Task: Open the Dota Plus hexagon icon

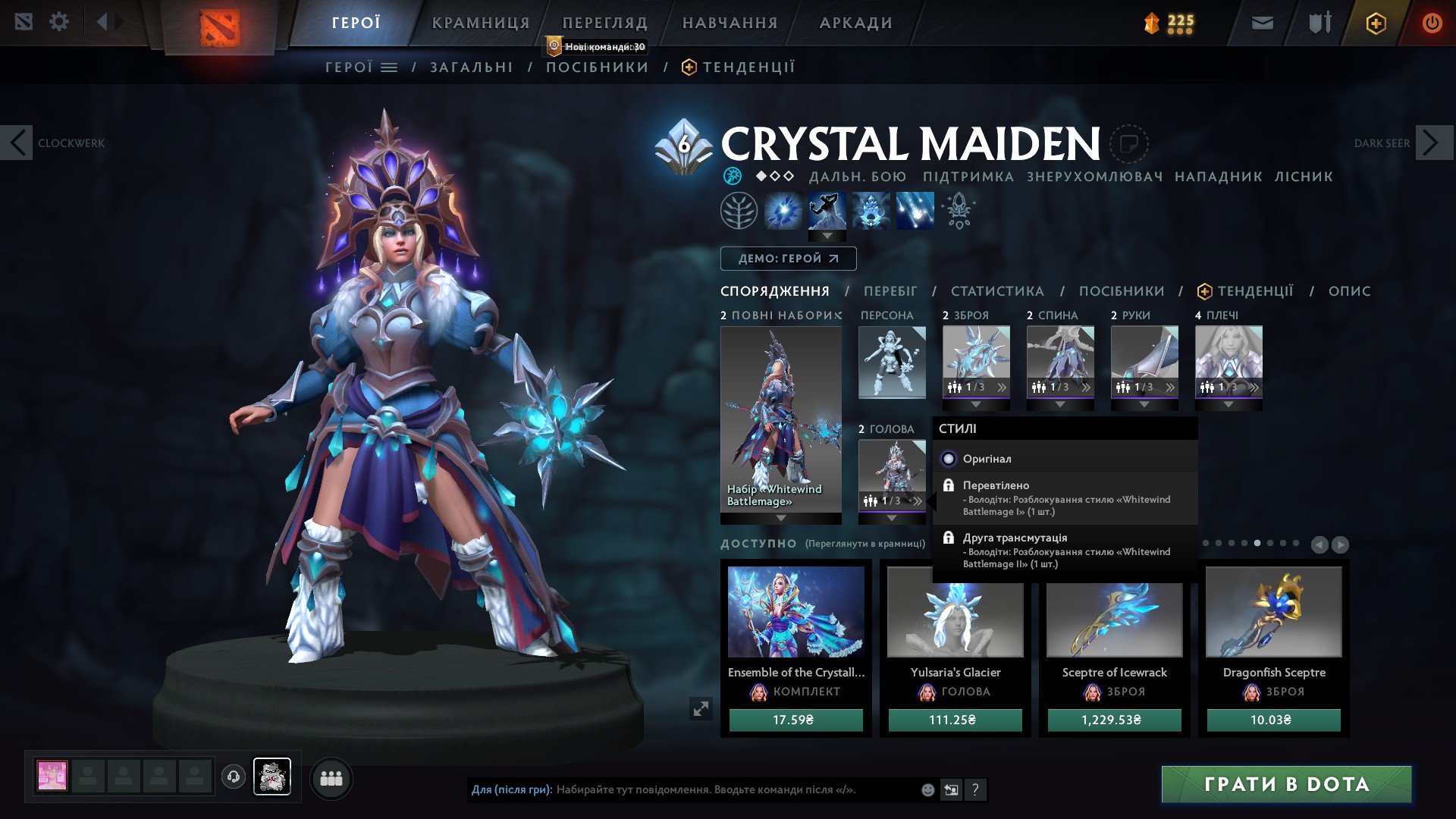Action: pos(1376,23)
